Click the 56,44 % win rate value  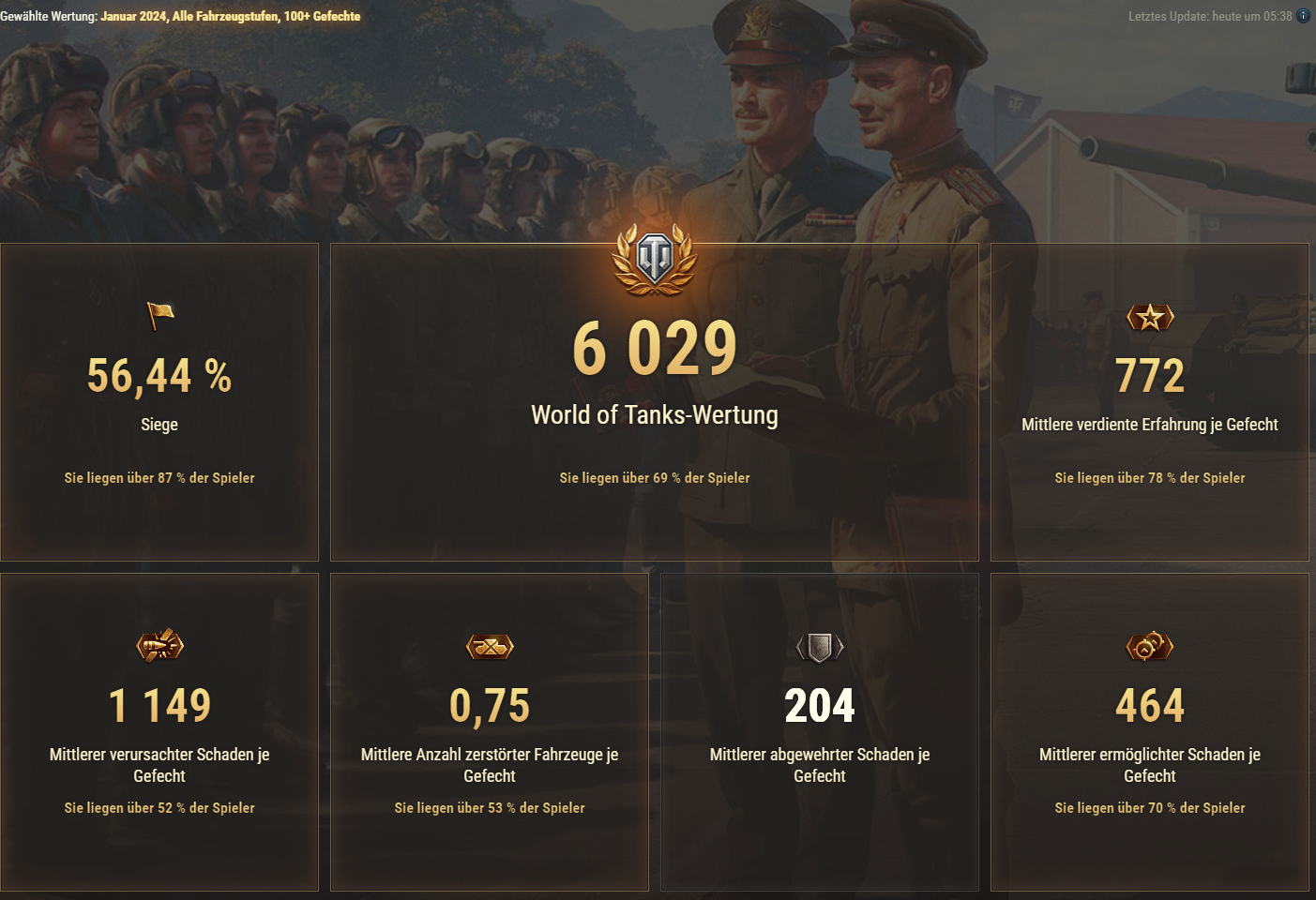pyautogui.click(x=159, y=378)
